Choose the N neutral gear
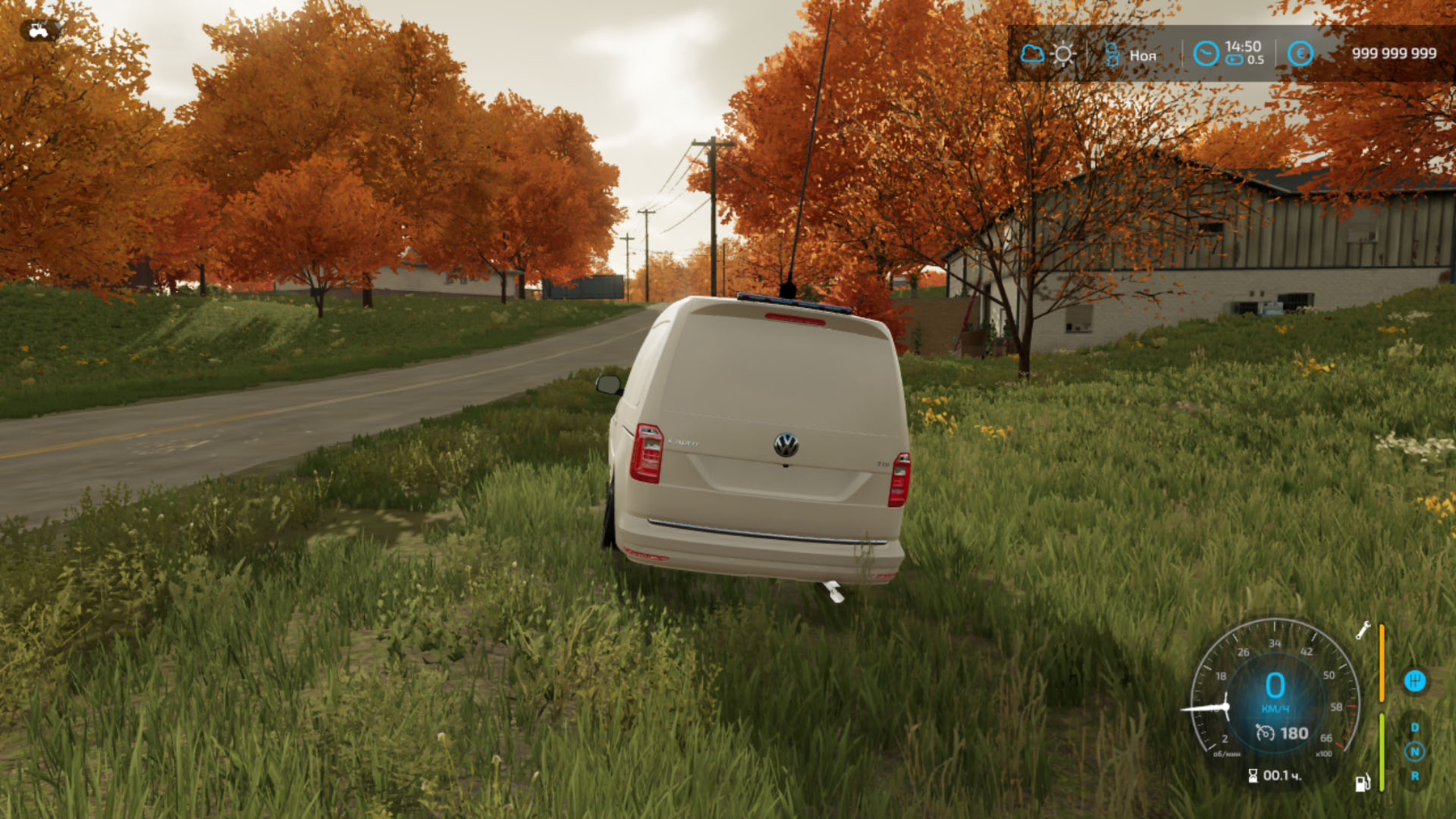The width and height of the screenshot is (1456, 819). 1415,752
